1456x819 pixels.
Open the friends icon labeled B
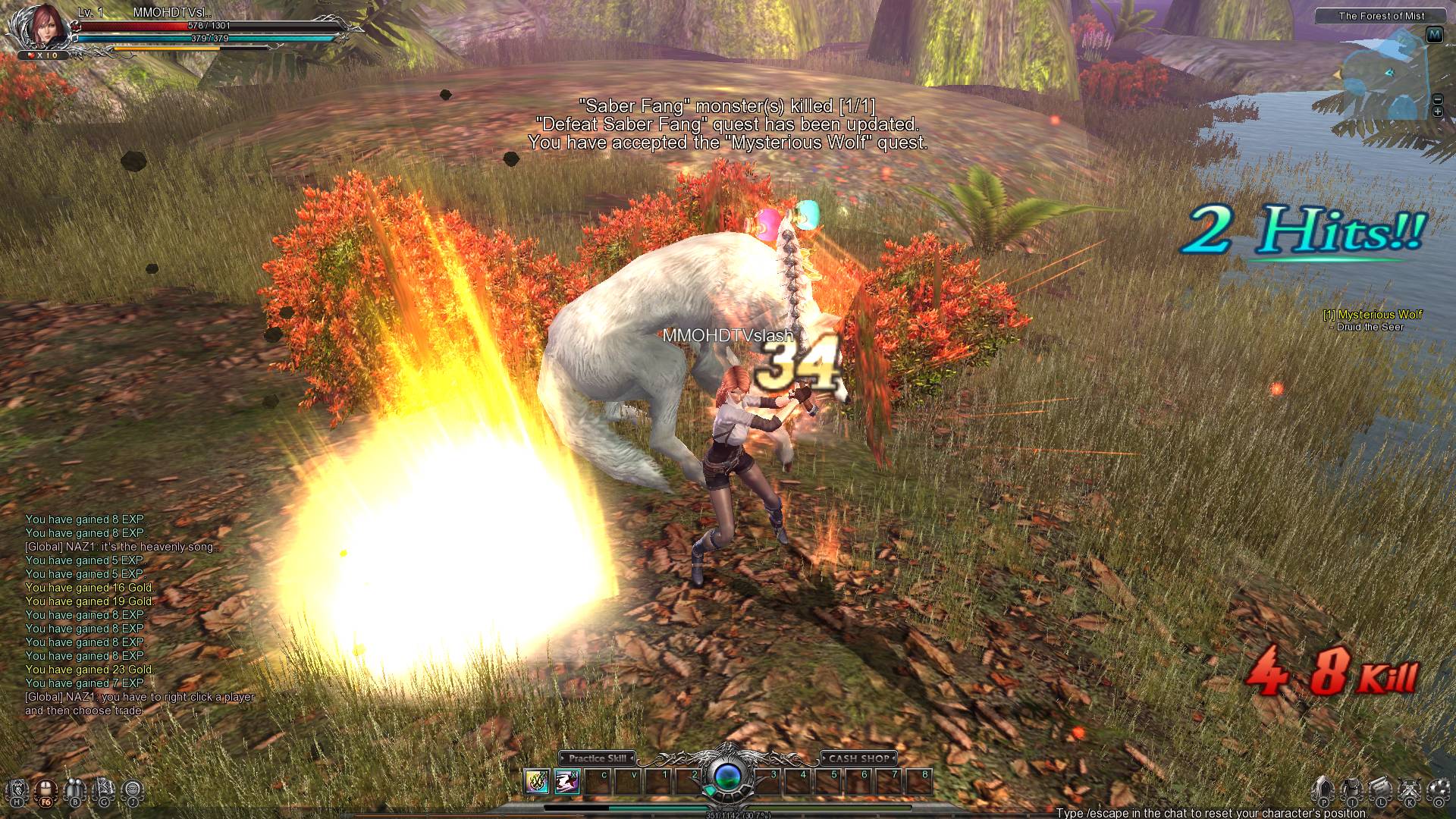tap(75, 791)
